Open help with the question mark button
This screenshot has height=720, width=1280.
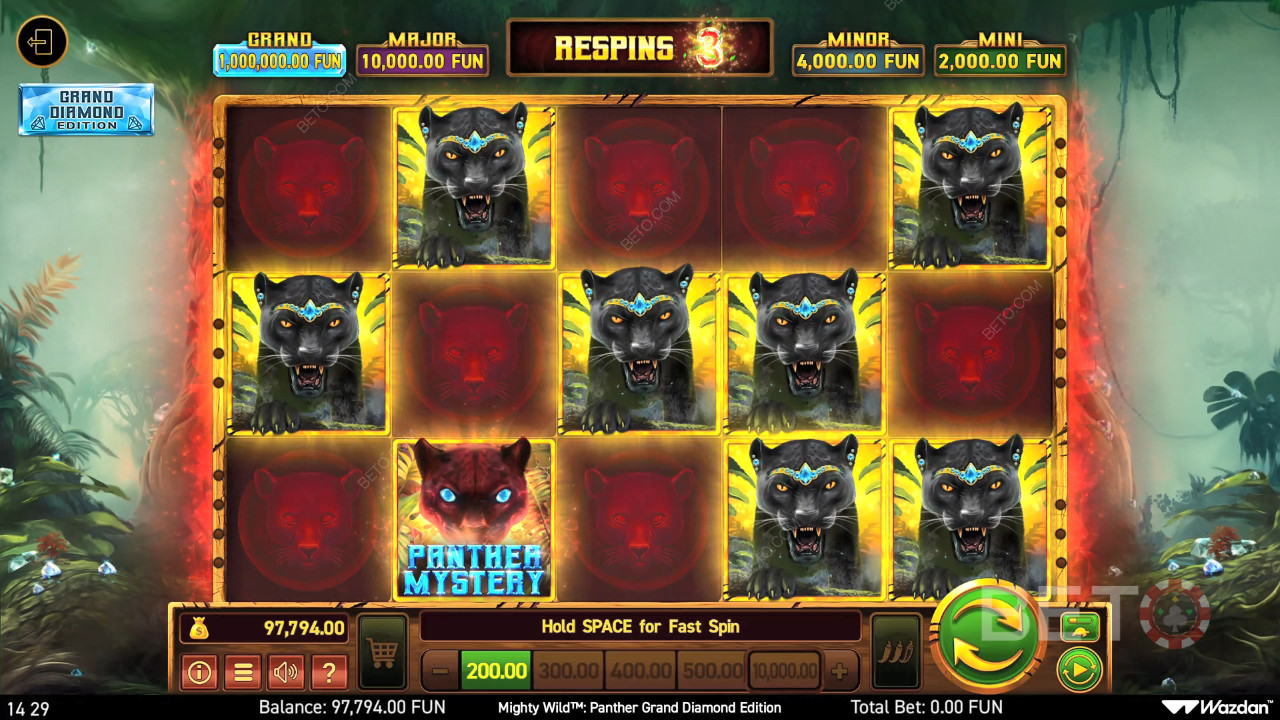coord(329,672)
